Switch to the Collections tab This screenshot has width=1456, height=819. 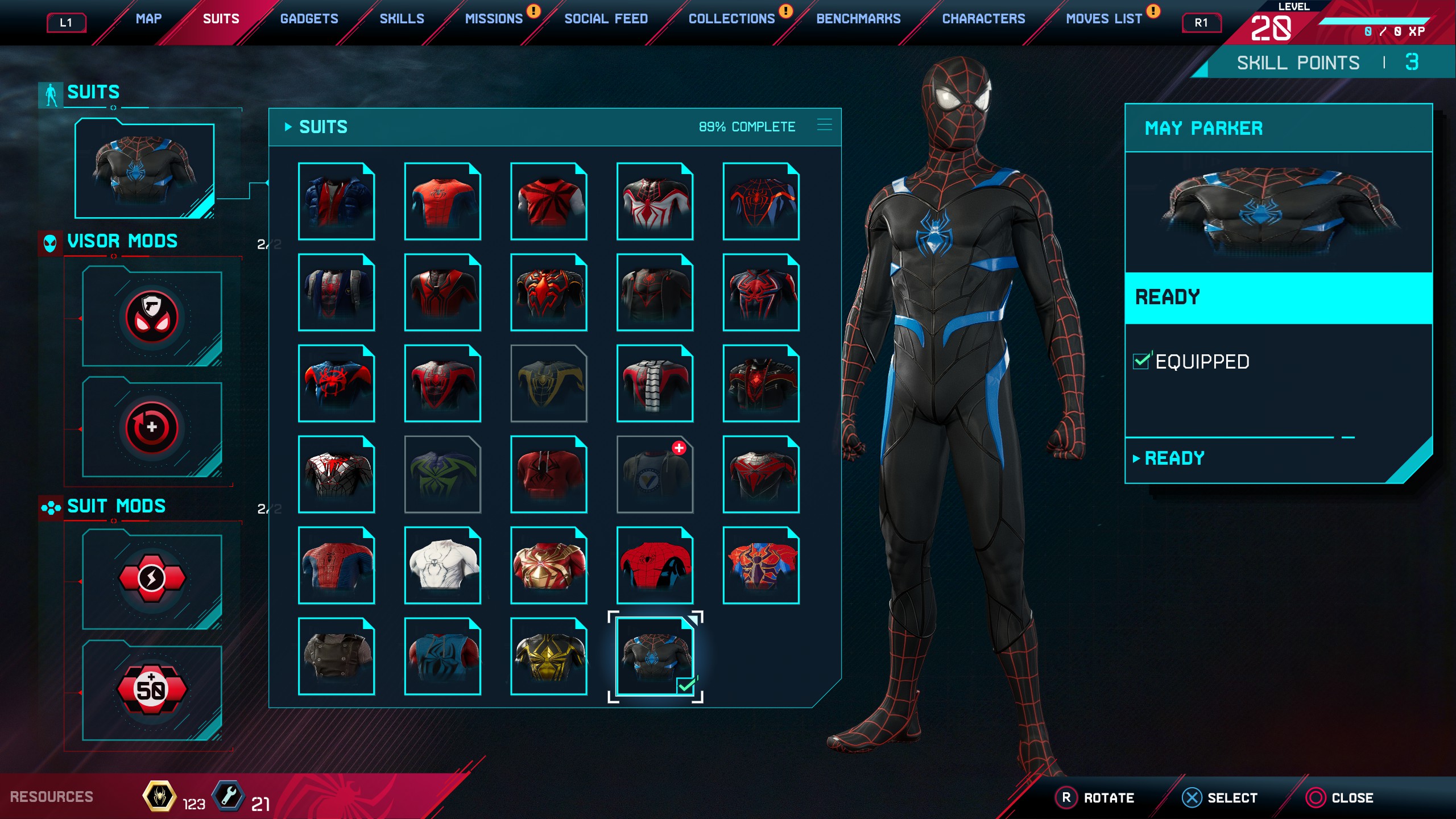[731, 19]
